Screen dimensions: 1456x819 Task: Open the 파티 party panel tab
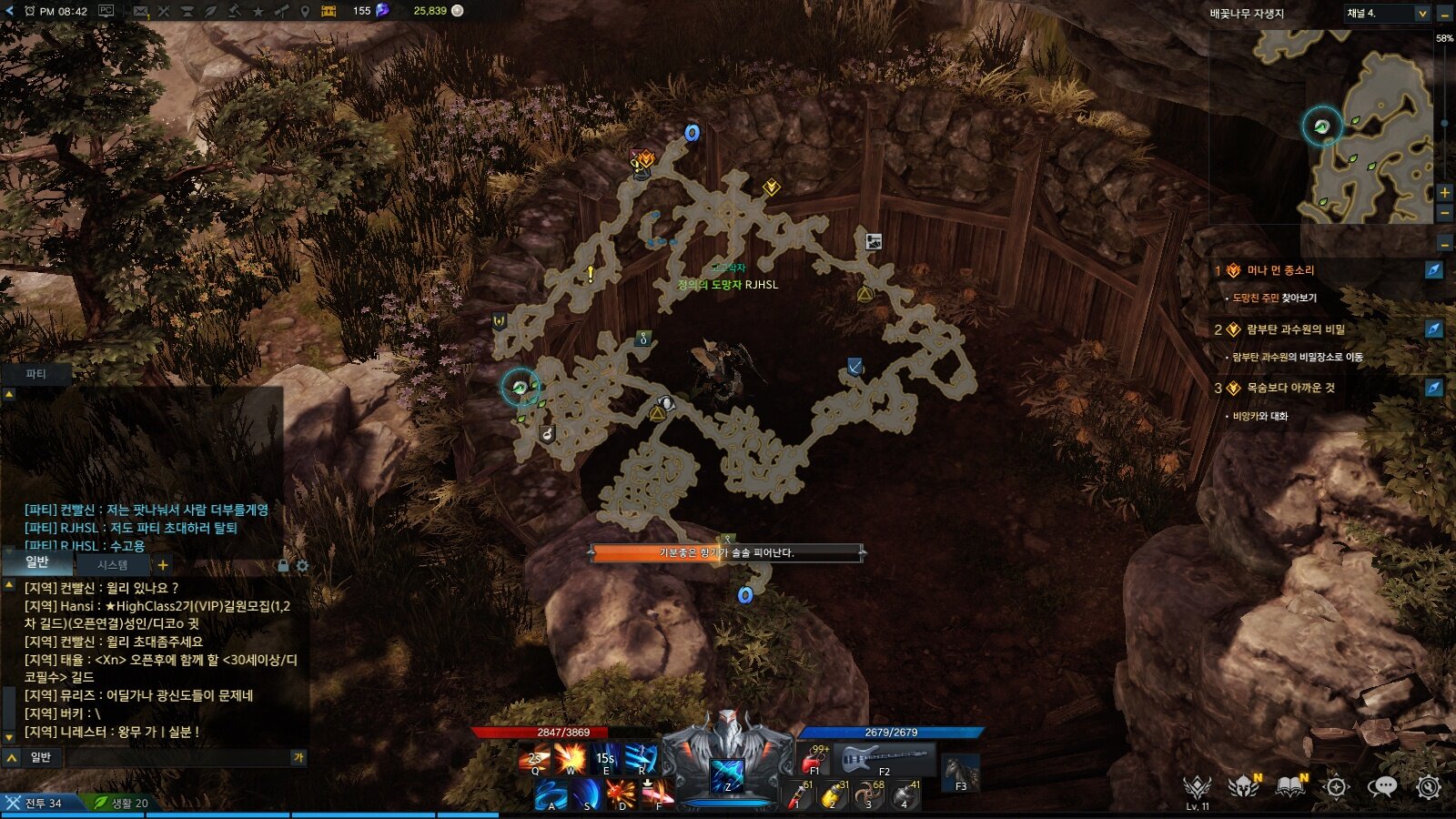coord(35,374)
